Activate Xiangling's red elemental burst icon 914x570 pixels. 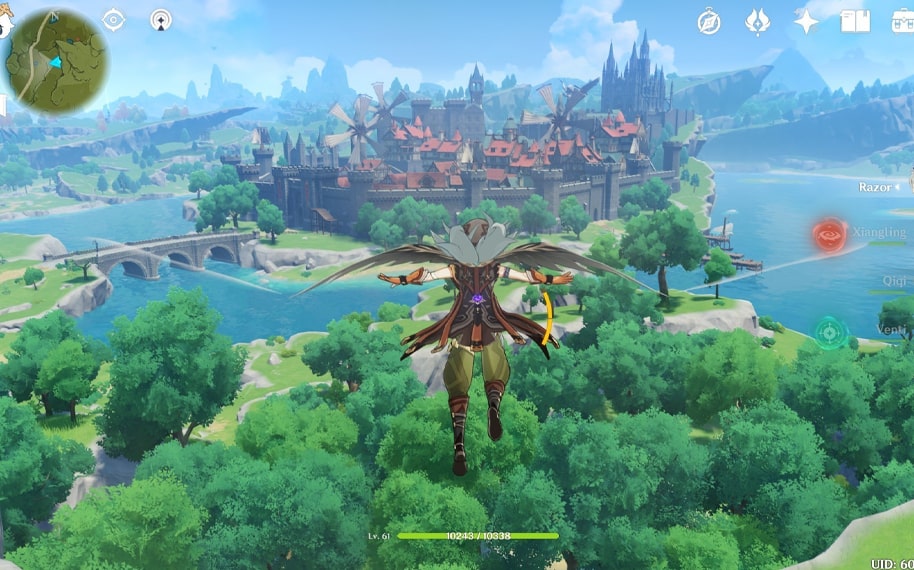(x=830, y=237)
